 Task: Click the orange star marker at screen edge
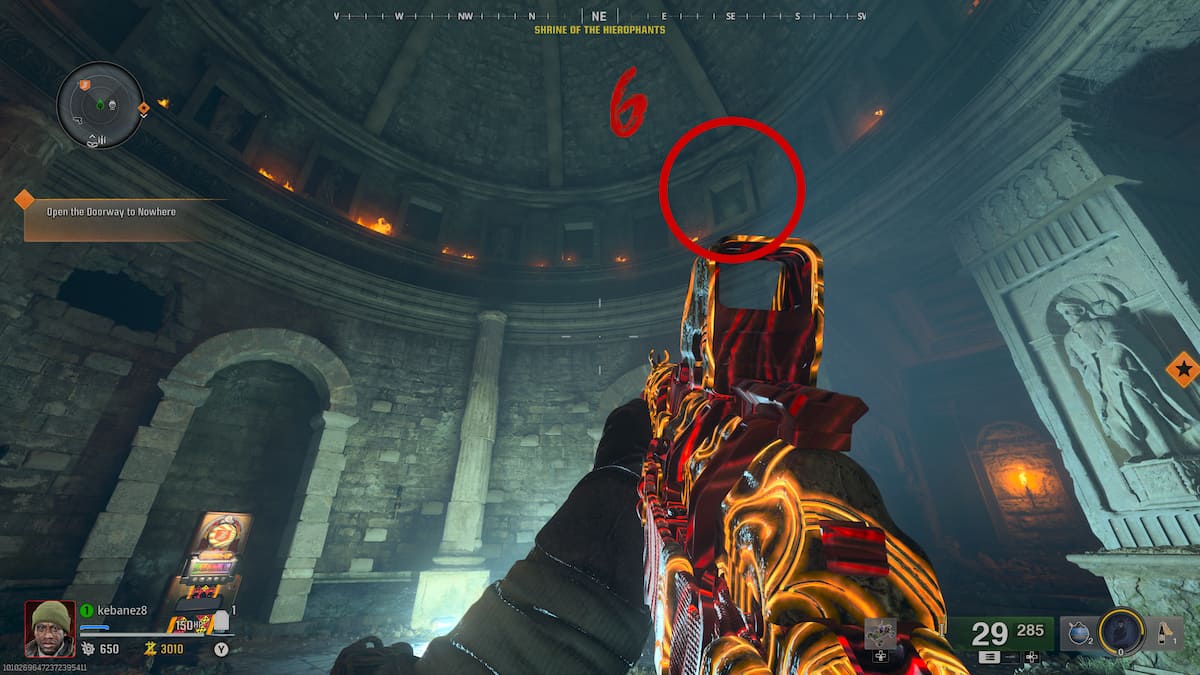1183,370
